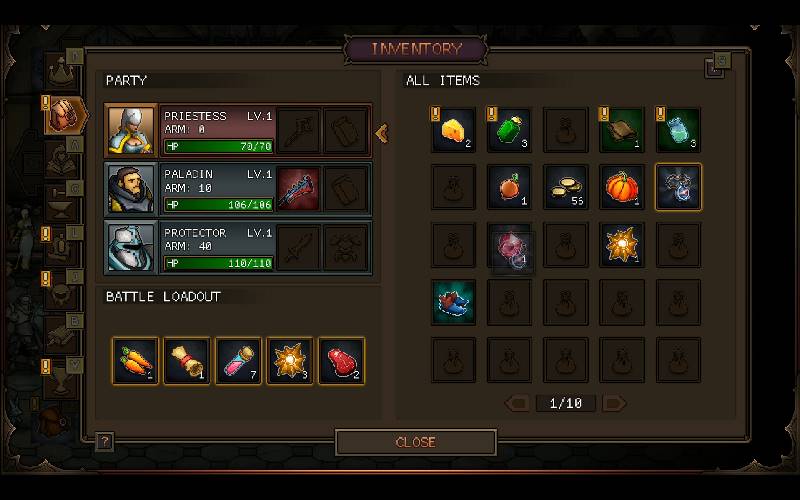This screenshot has width=800, height=500.
Task: Select the pumpkin in the inventory grid
Action: click(621, 187)
